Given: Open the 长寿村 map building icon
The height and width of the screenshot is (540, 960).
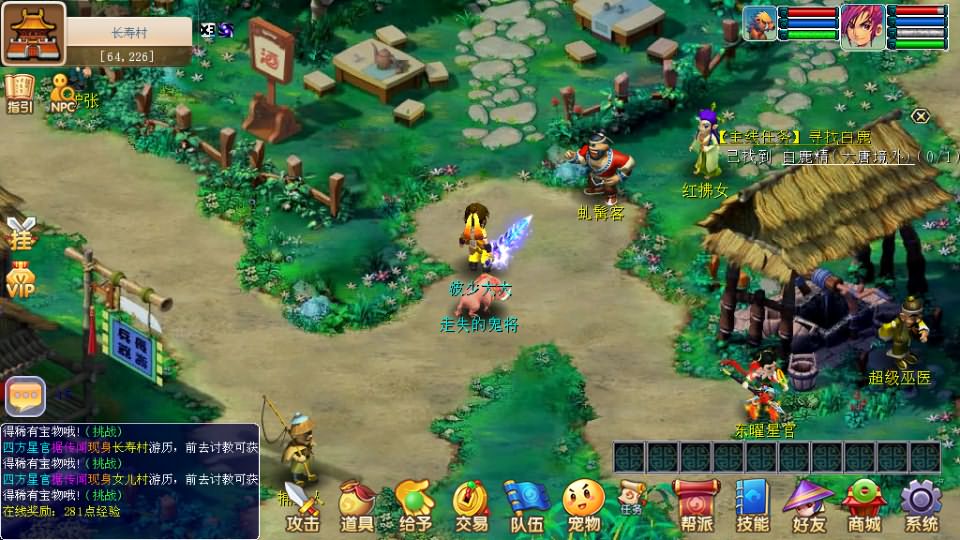Looking at the screenshot, I should point(33,33).
